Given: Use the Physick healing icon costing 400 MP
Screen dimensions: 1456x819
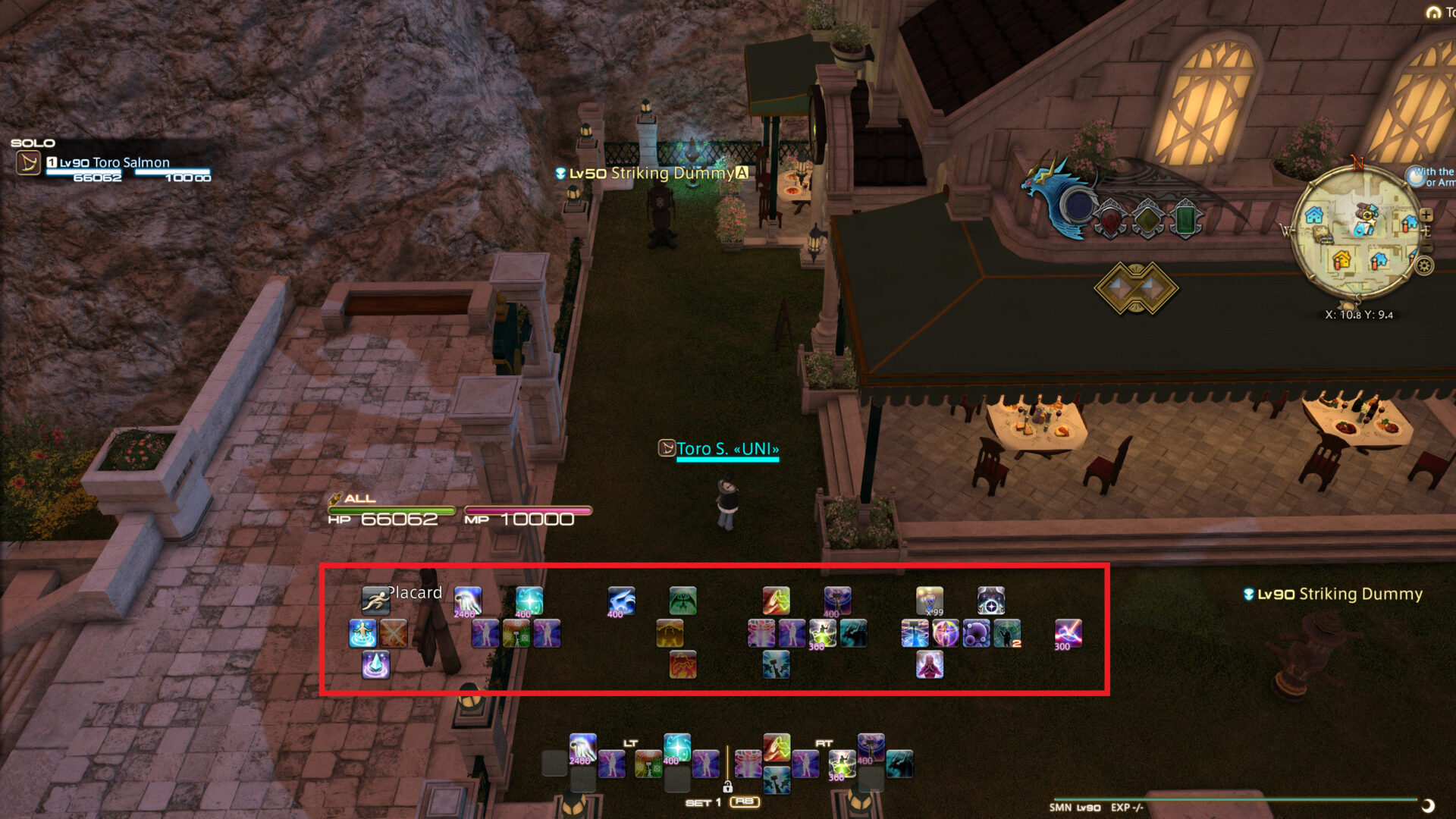Looking at the screenshot, I should [531, 601].
